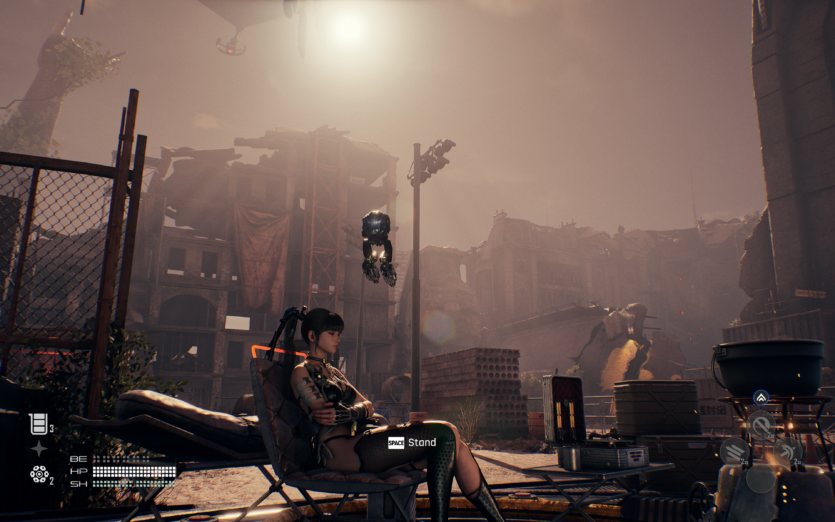835x522 pixels.
Task: Activate the top circular Beta skill
Action: (761, 424)
